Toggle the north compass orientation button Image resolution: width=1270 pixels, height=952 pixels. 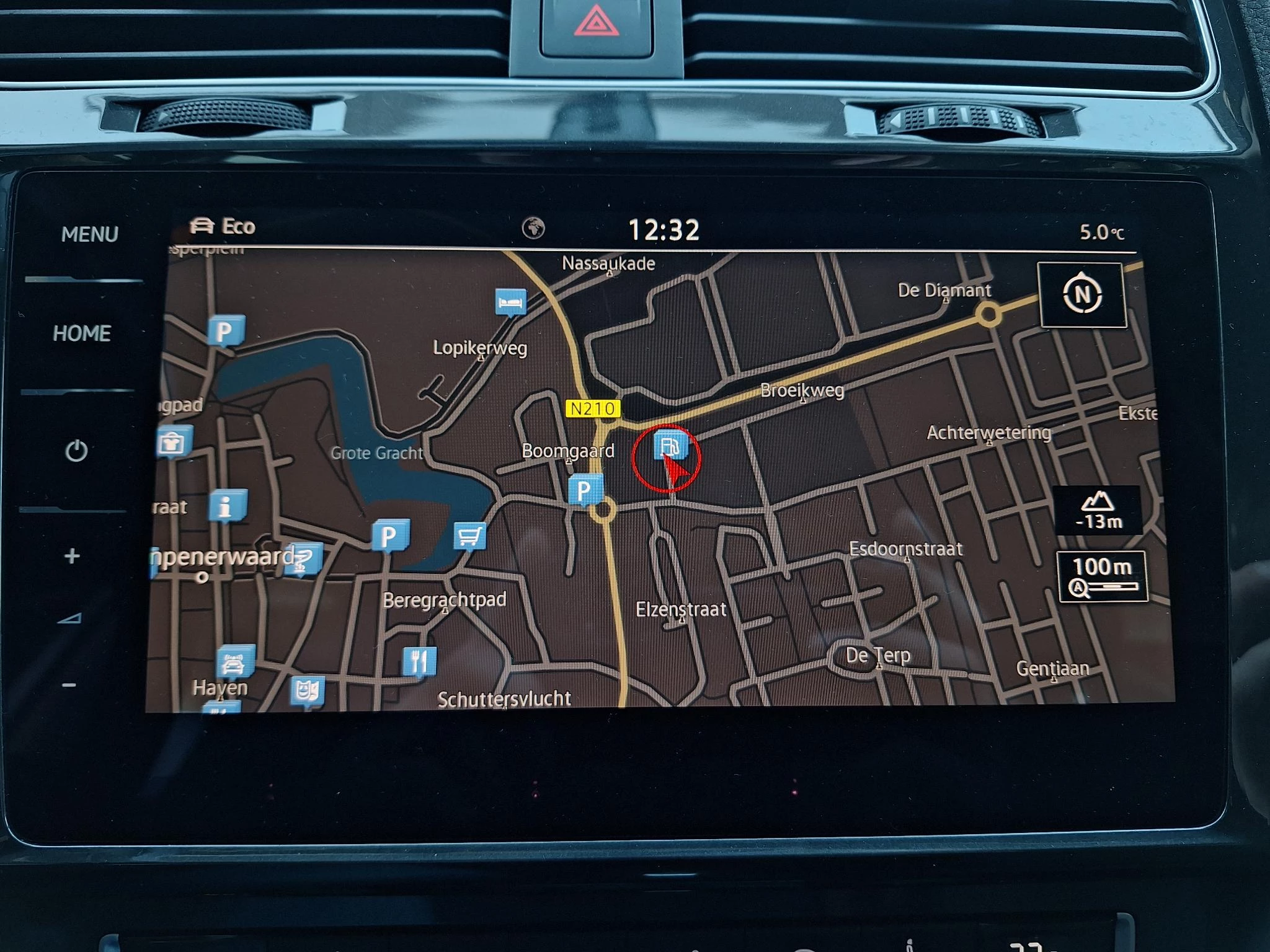pyautogui.click(x=1082, y=294)
